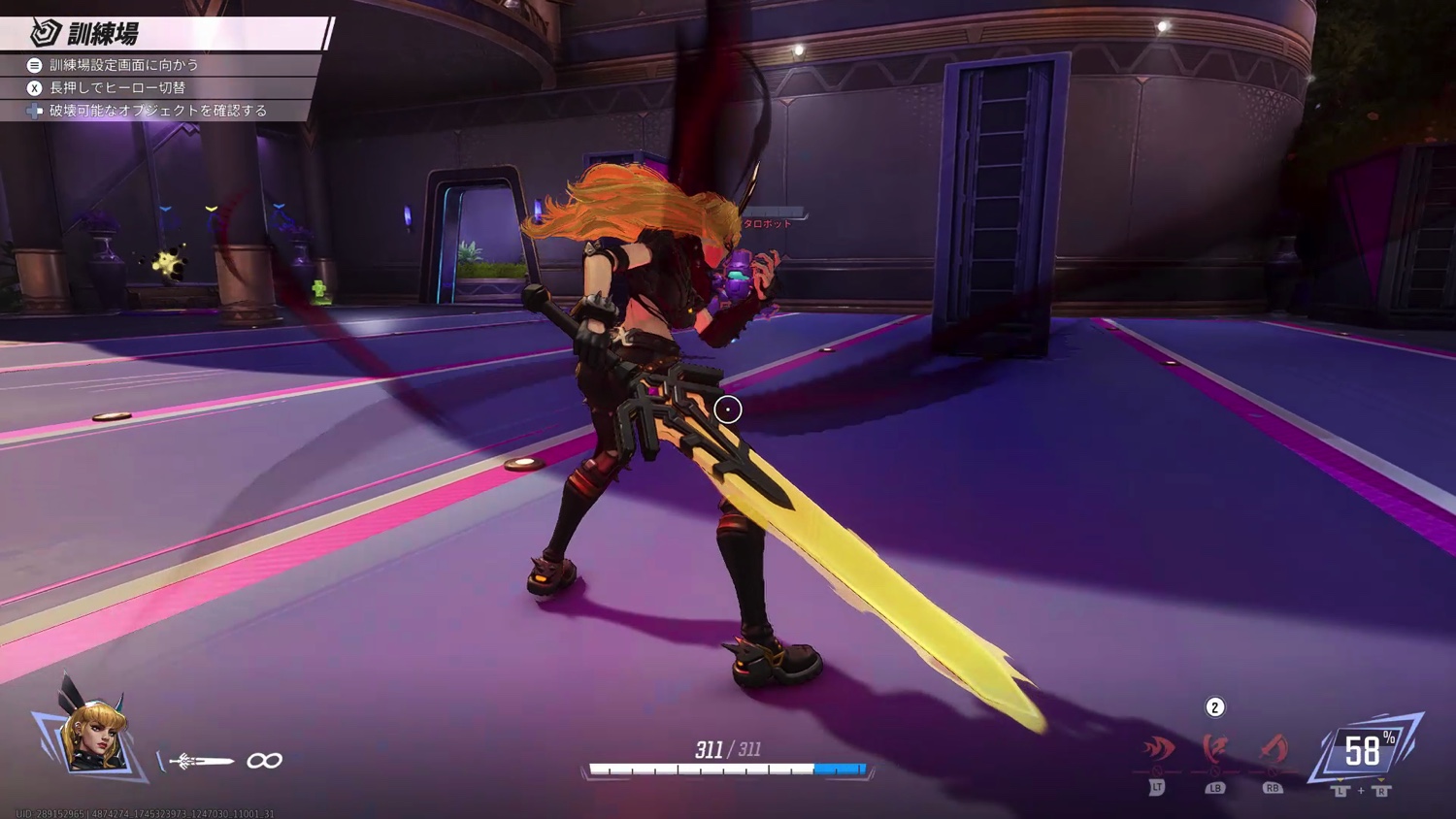
Task: Click Magik's hero portrait
Action: [x=91, y=733]
